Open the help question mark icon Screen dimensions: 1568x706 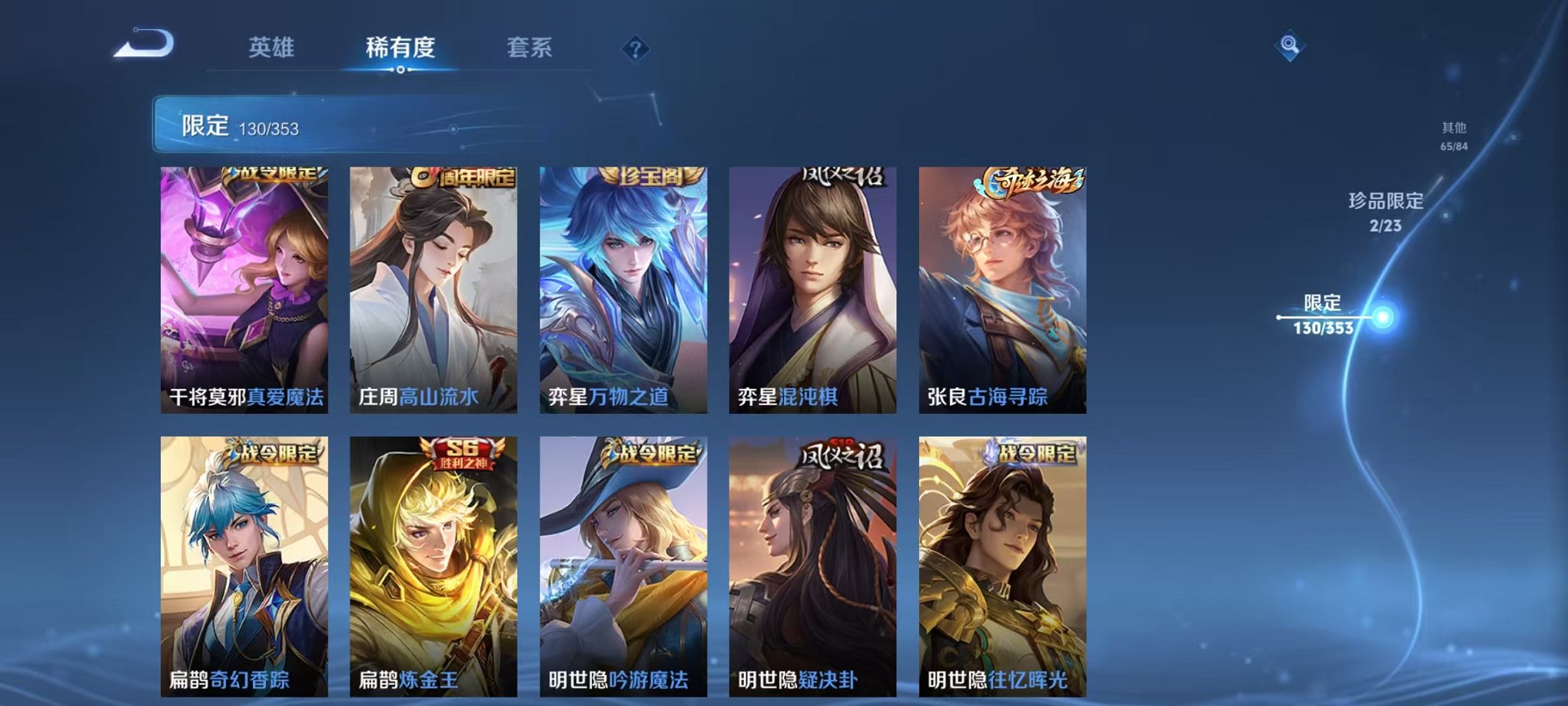pos(633,50)
